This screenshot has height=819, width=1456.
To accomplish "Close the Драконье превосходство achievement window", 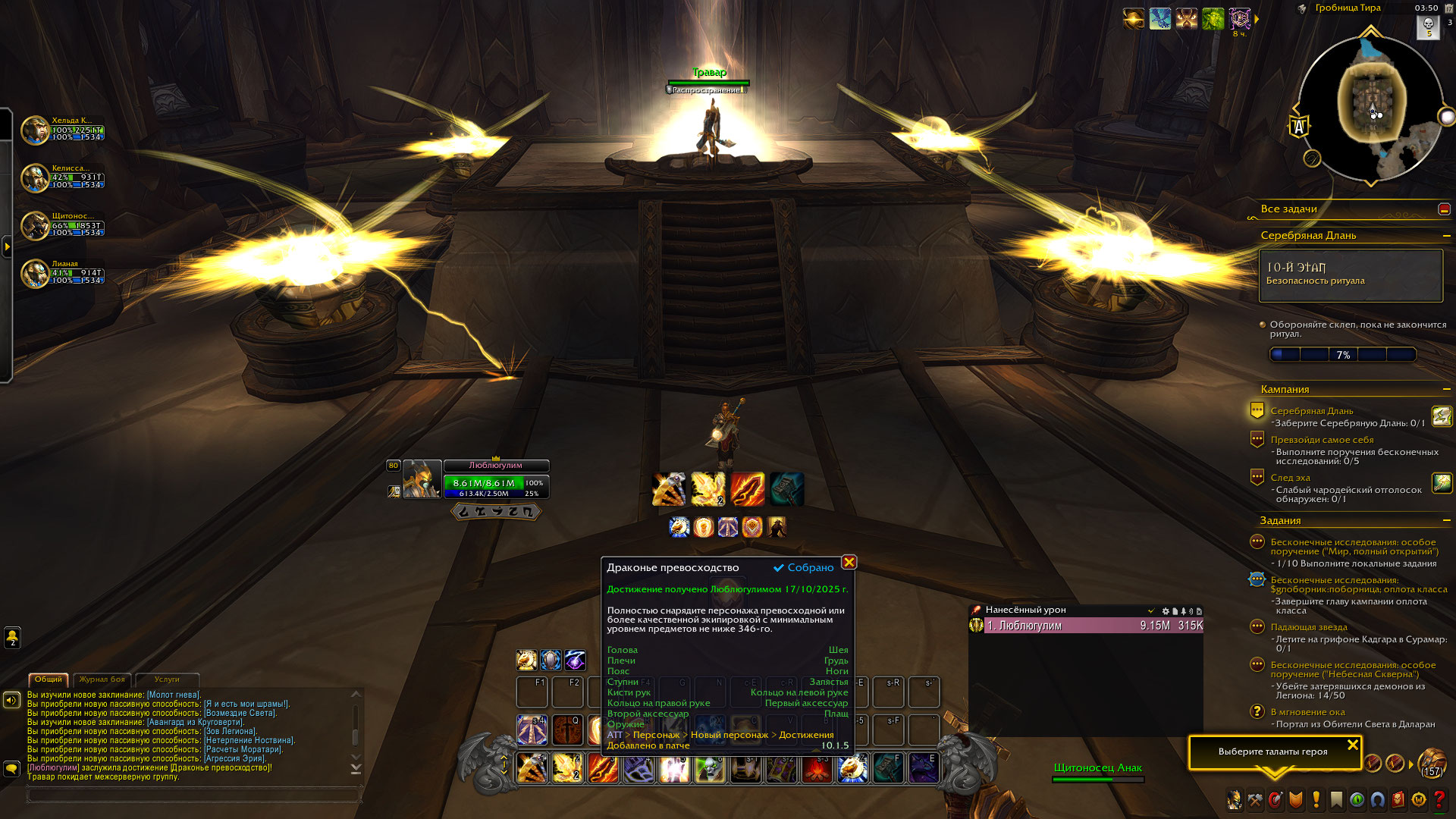I will [x=849, y=562].
